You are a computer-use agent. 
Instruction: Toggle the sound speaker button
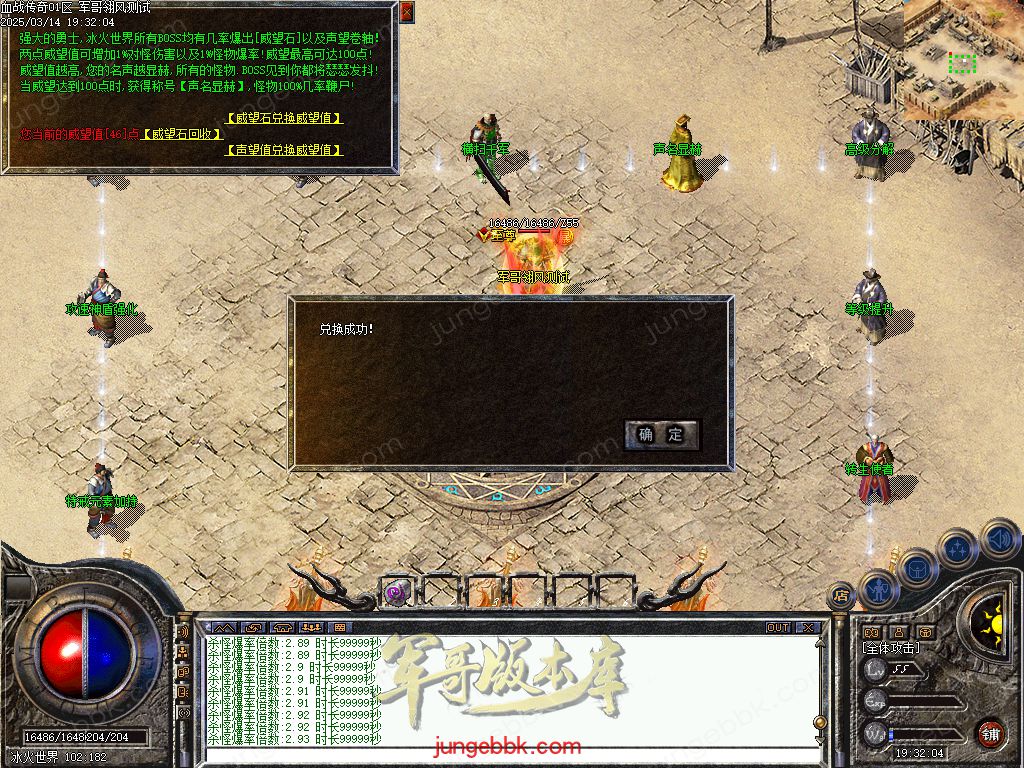999,539
